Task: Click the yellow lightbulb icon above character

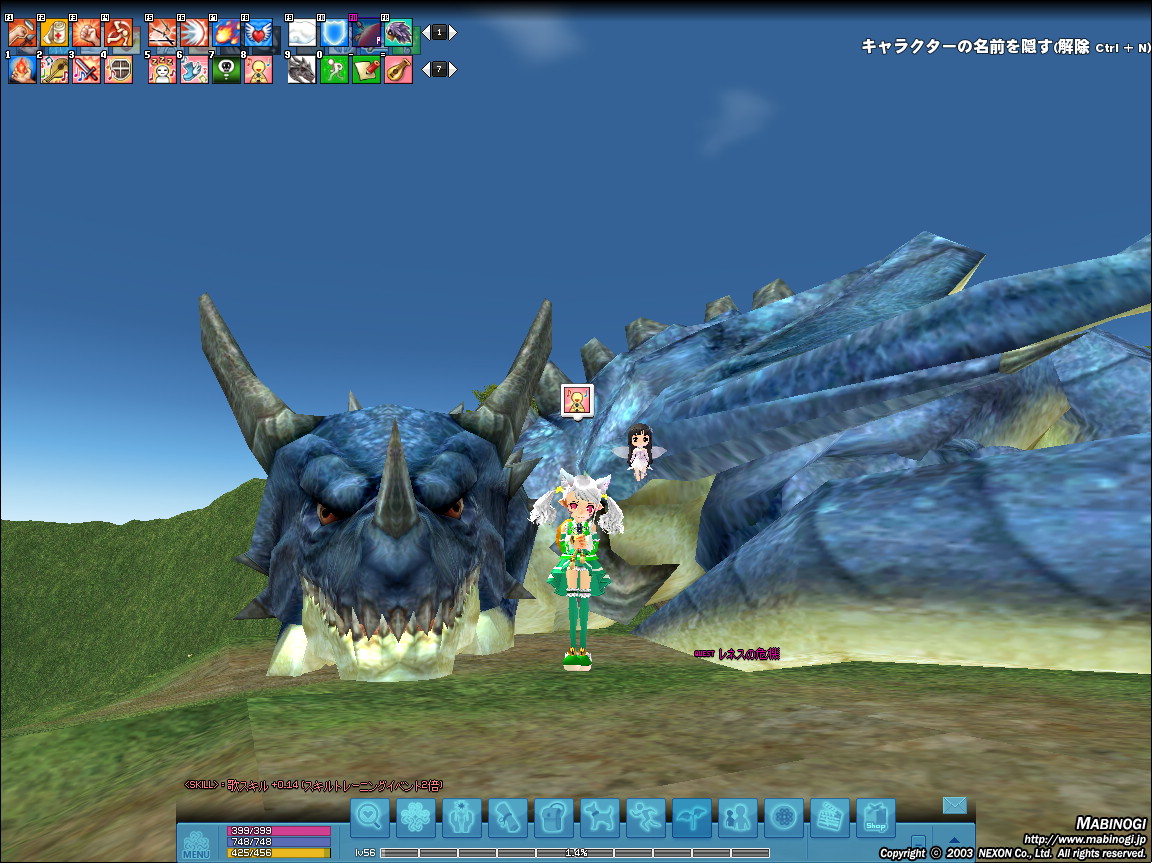Action: pos(577,399)
